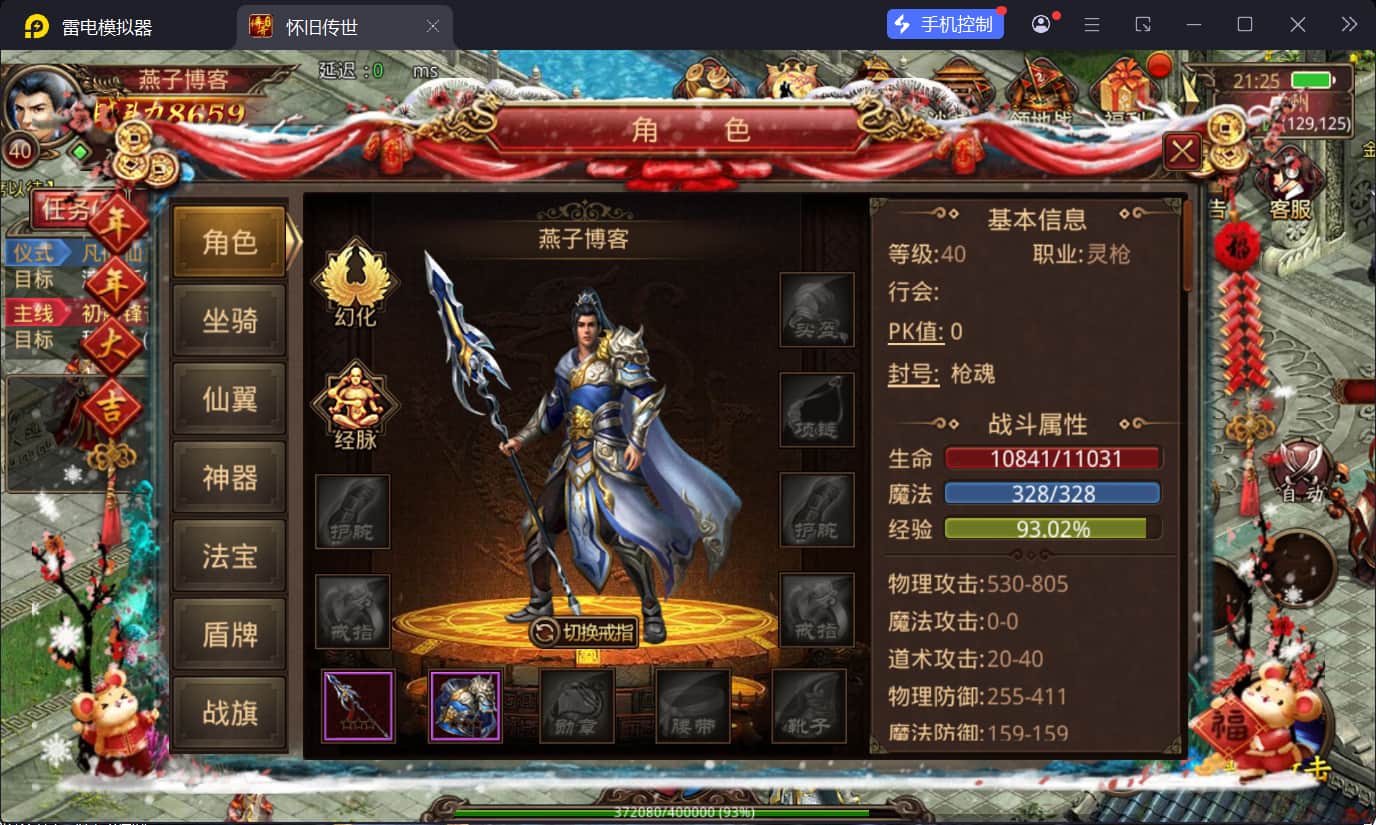Open the 战旗 battle flag tab

[x=229, y=713]
